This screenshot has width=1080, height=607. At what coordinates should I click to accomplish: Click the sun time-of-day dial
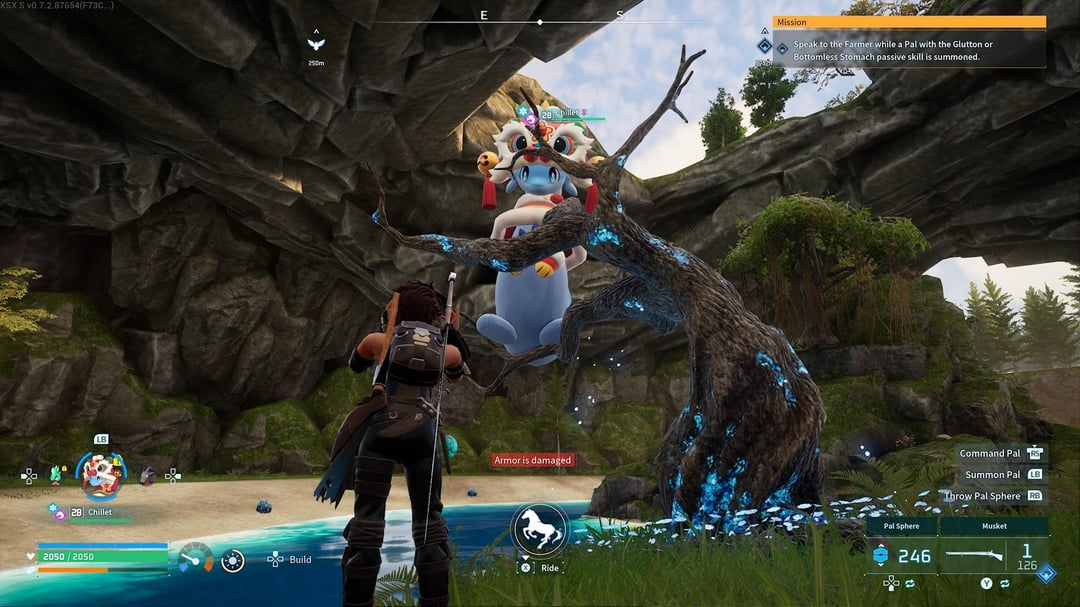pos(233,560)
